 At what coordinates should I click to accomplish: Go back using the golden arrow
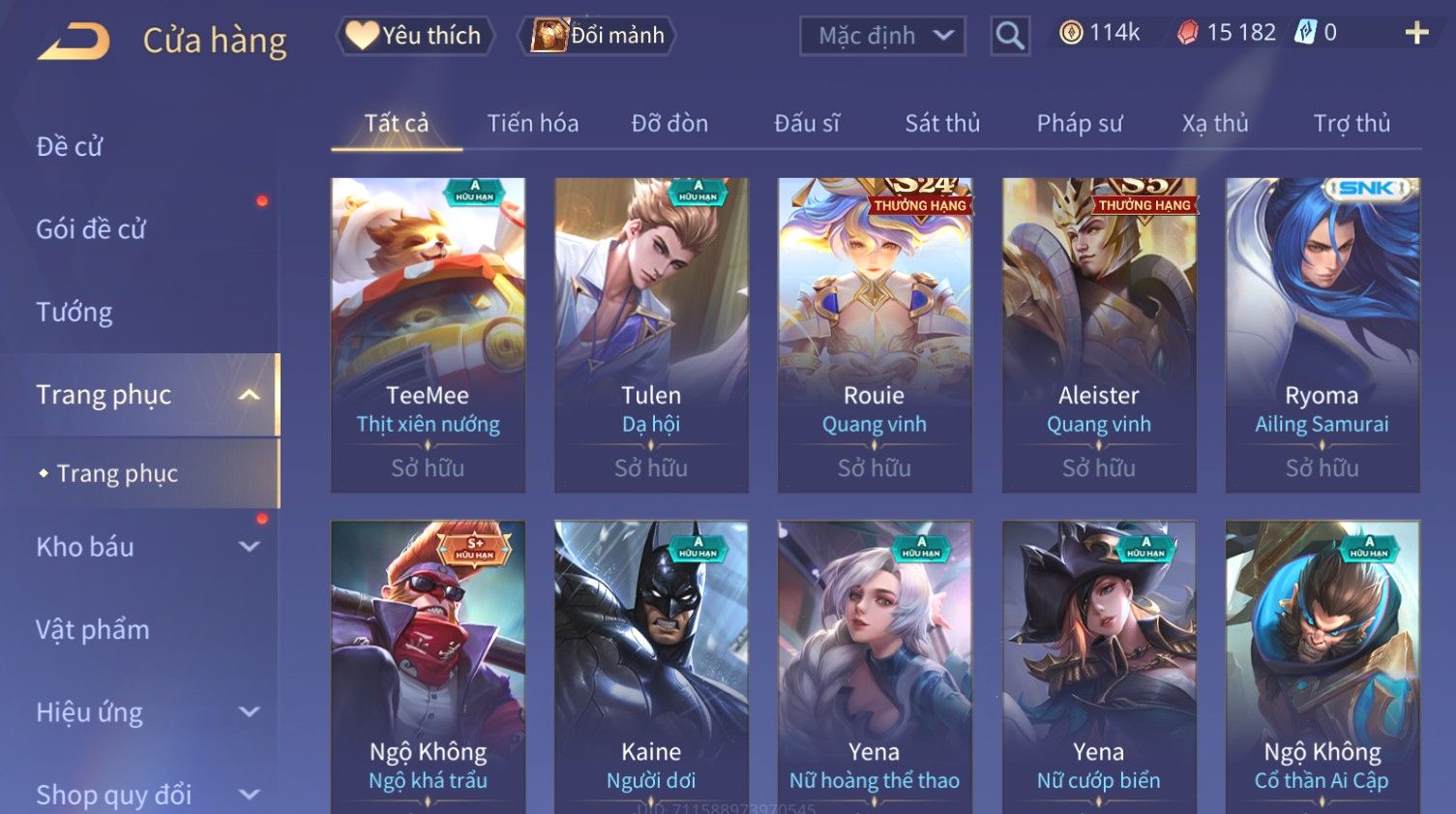74,42
